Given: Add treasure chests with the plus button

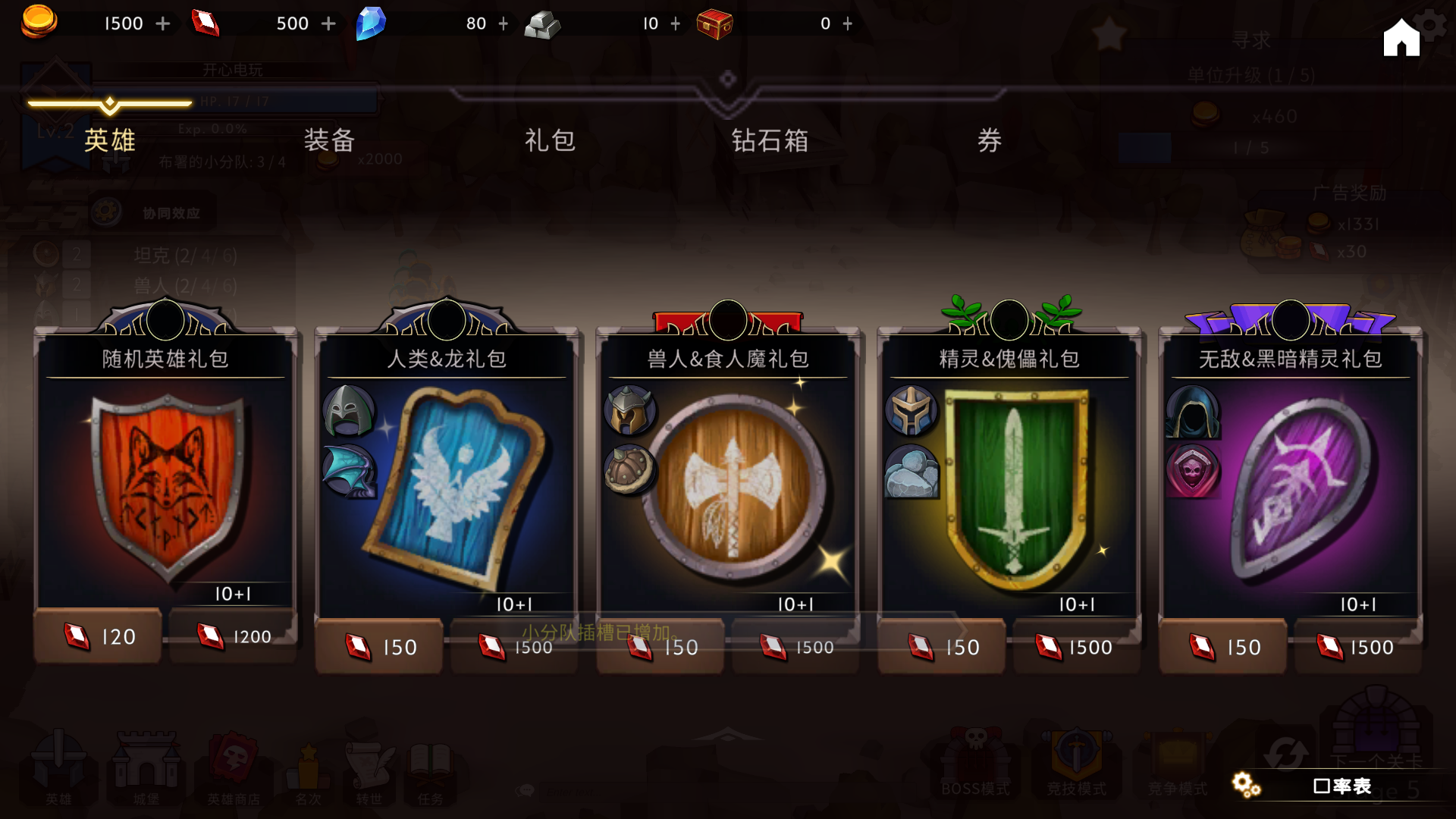Looking at the screenshot, I should [x=848, y=24].
